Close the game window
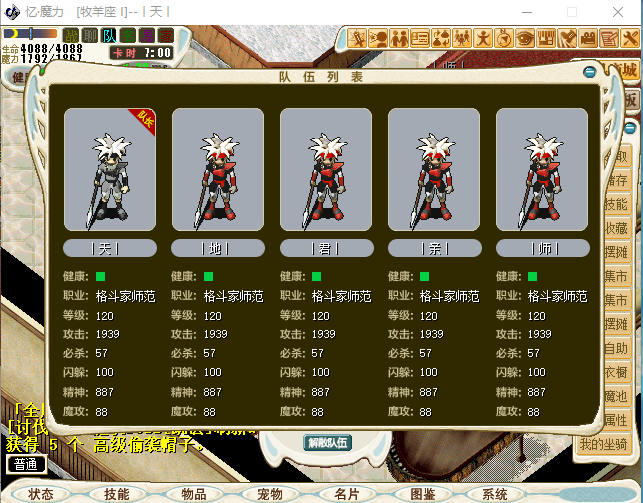643x503 pixels. click(x=620, y=11)
